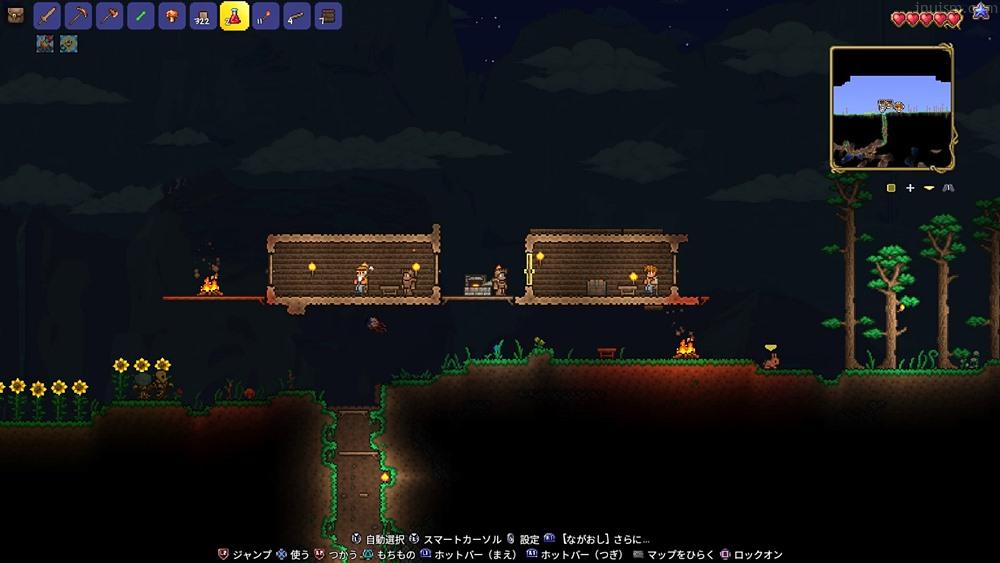
Task: Click the minimap
Action: pos(891,108)
